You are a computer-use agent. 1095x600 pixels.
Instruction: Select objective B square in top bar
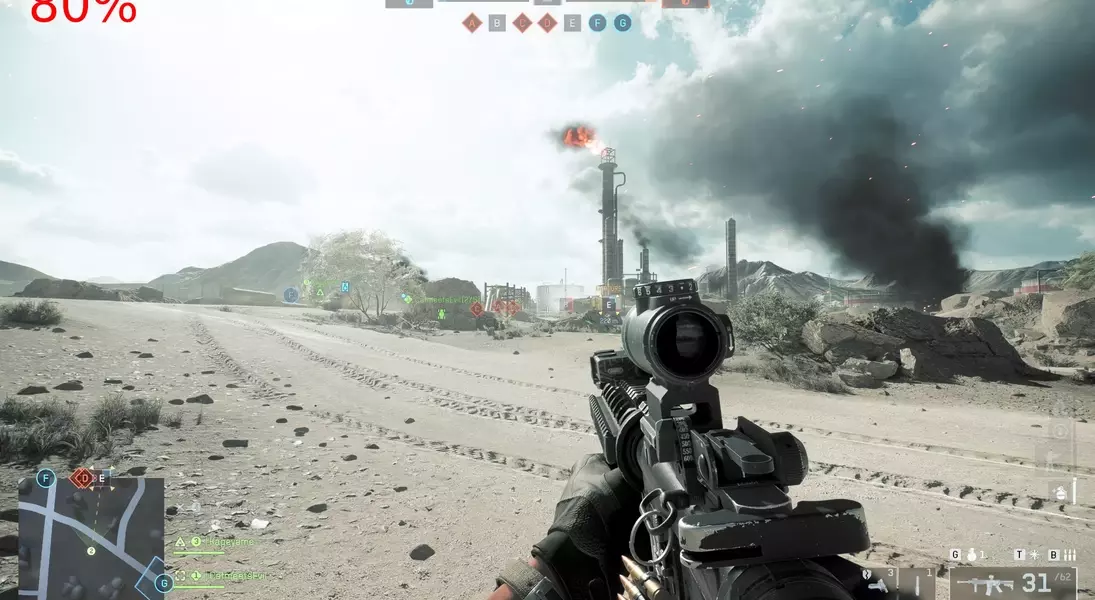(497, 23)
